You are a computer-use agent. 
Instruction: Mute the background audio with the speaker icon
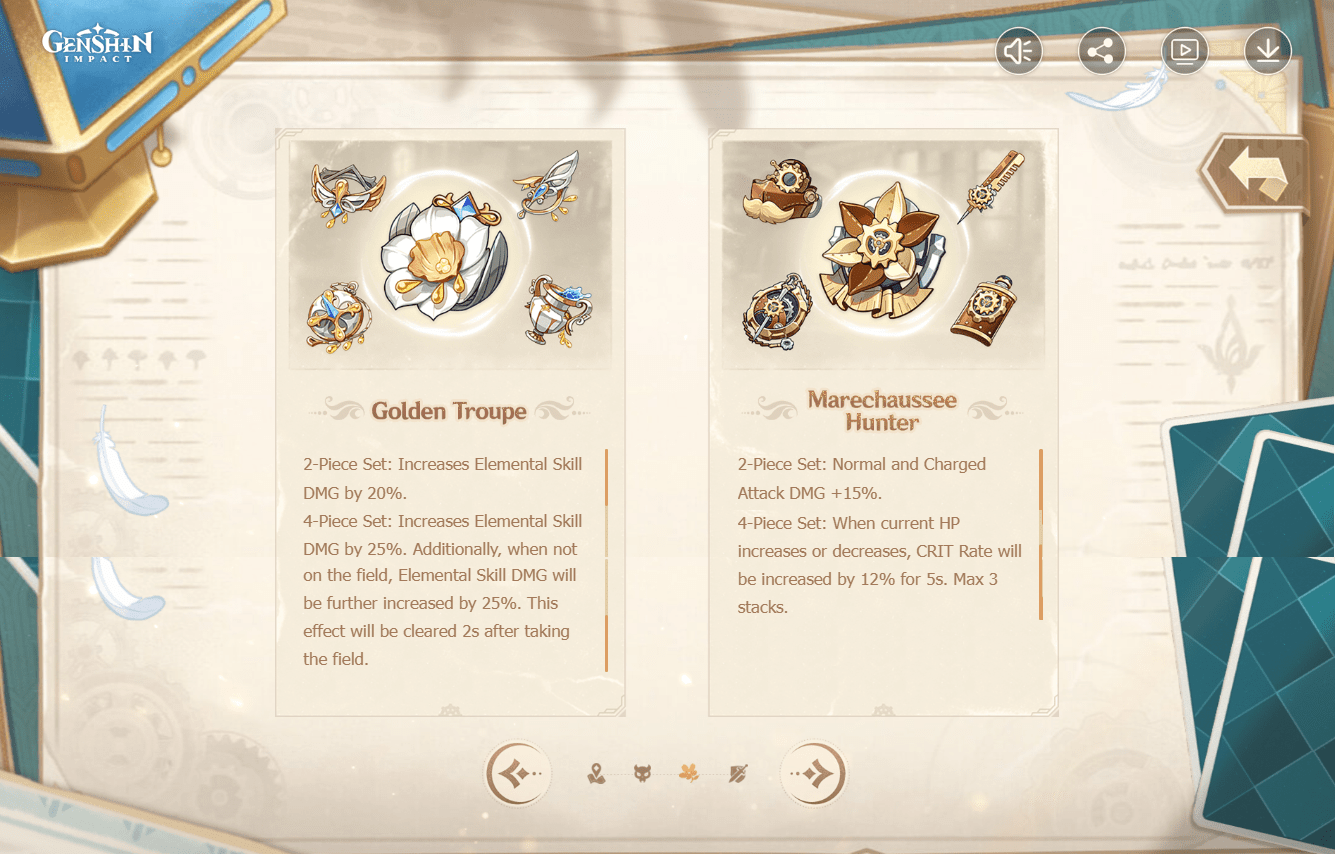[1019, 50]
